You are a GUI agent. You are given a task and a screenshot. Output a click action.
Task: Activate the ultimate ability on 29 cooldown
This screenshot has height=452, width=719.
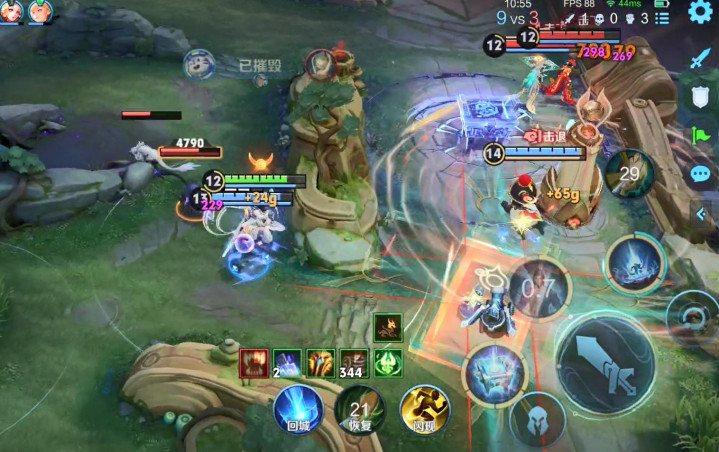629,174
